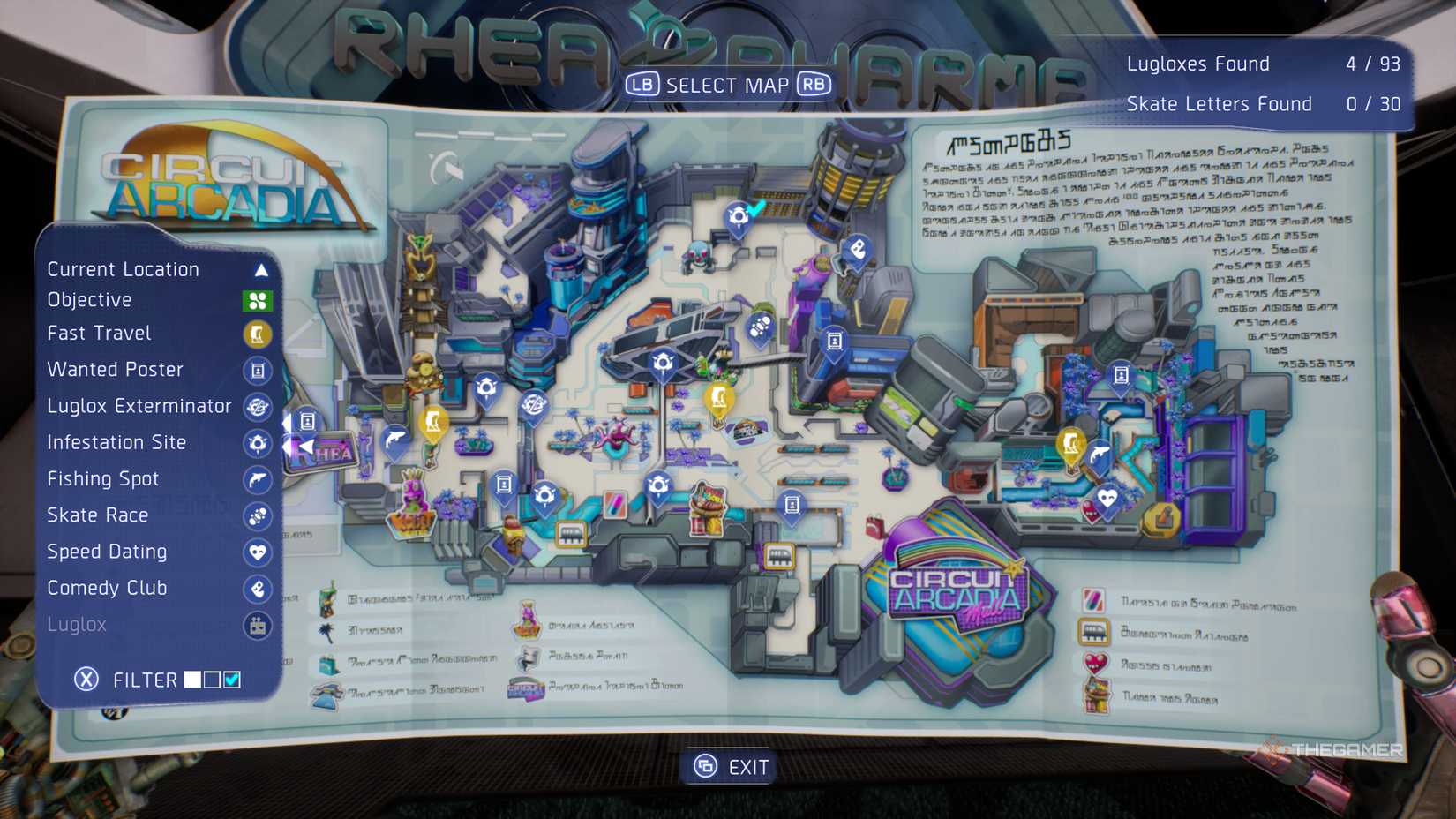Select the Current Location arrow icon
The width and height of the screenshot is (1456, 819).
coord(258,269)
